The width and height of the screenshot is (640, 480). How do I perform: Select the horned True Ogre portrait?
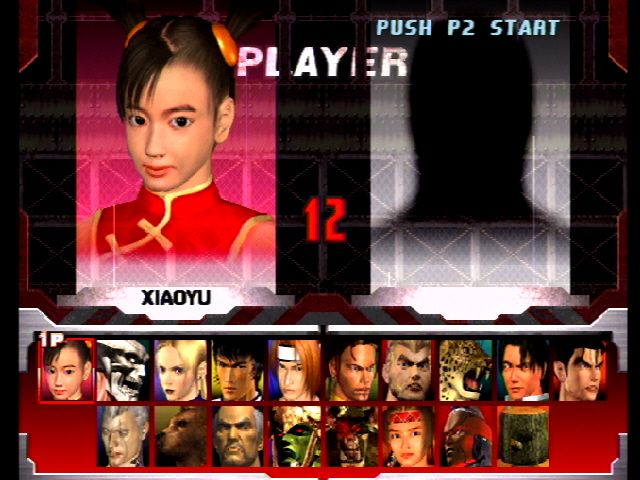click(x=352, y=435)
